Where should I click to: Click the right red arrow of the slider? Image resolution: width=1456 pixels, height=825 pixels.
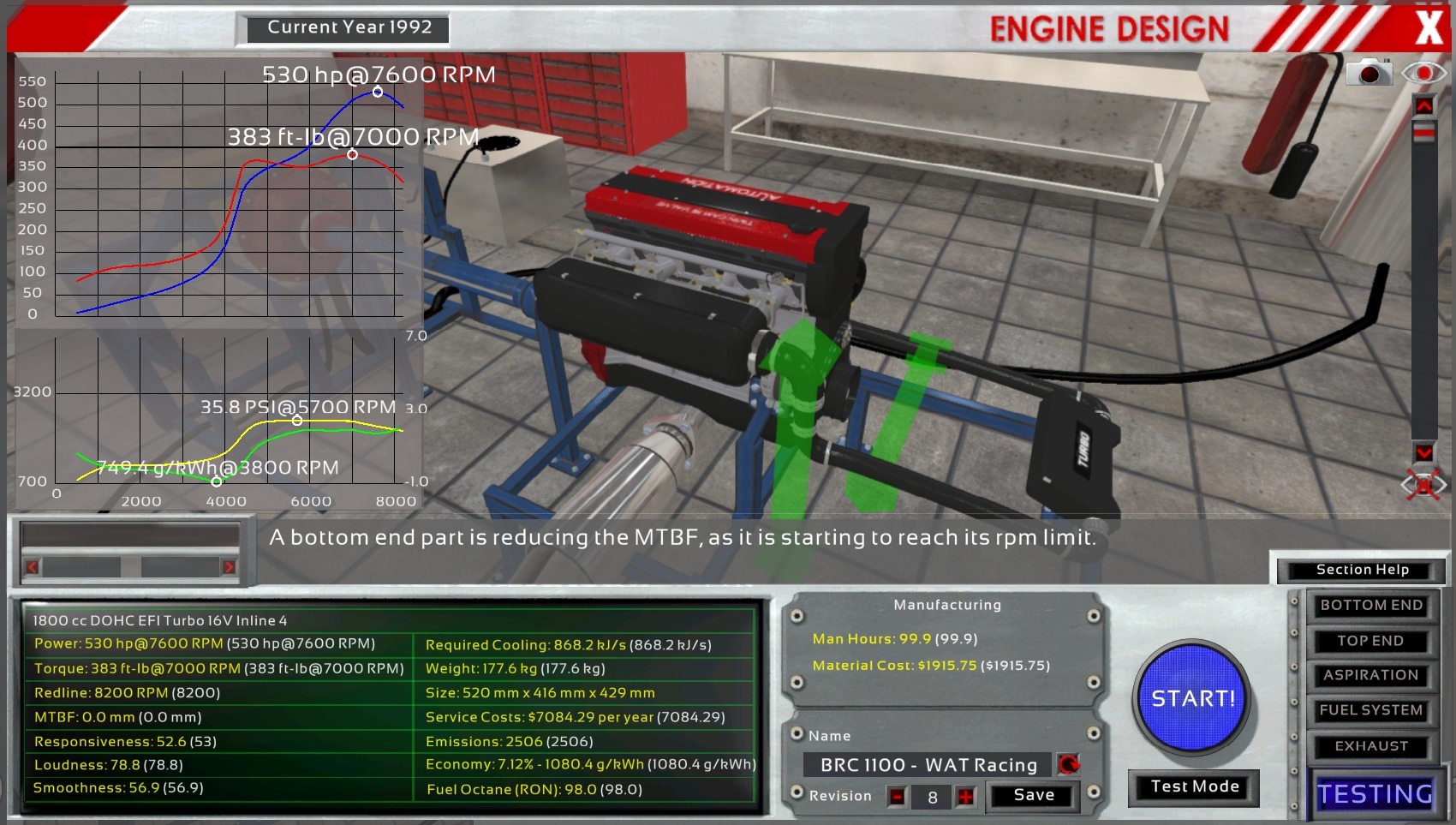(229, 567)
